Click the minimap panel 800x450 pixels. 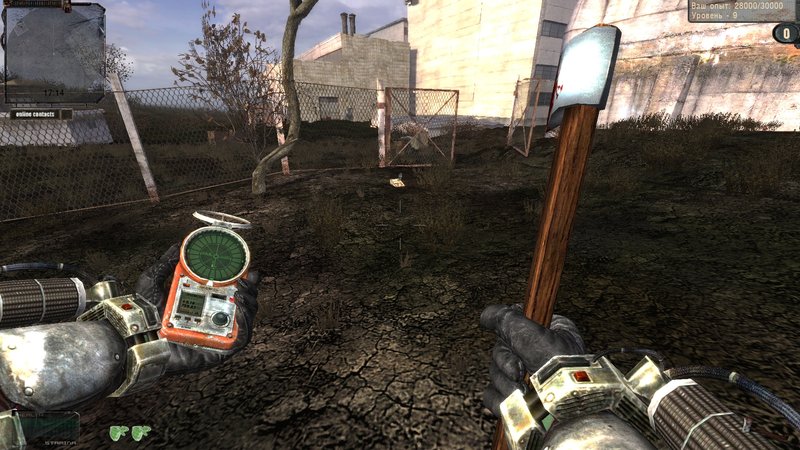click(x=54, y=52)
